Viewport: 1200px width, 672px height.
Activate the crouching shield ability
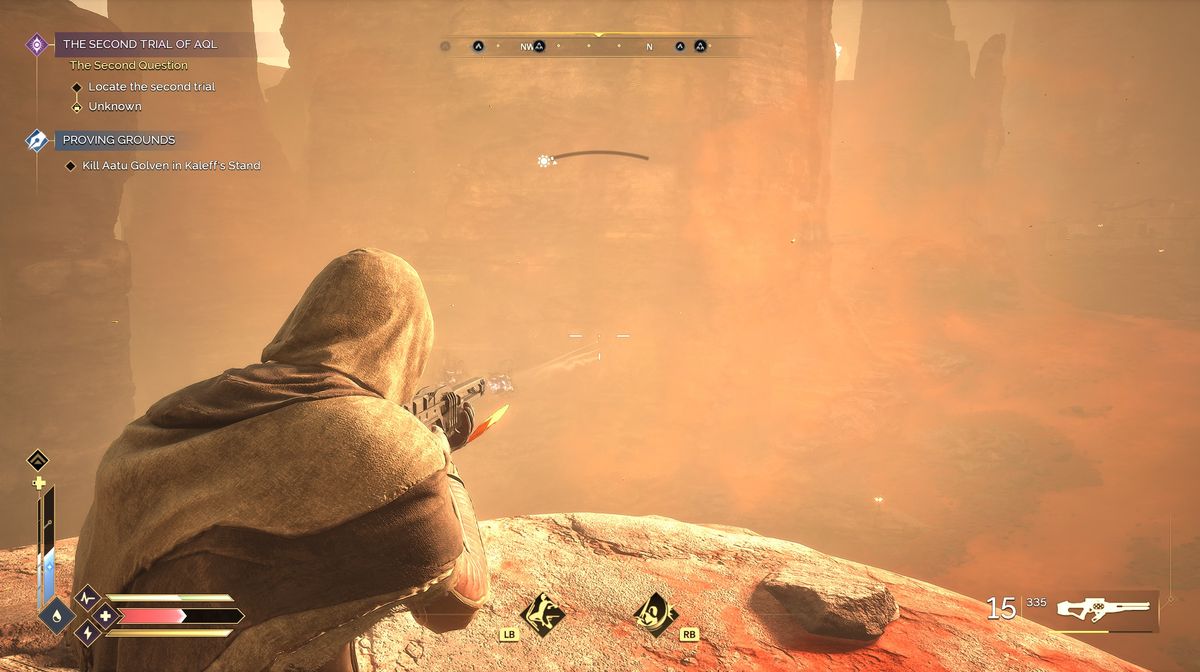[656, 609]
